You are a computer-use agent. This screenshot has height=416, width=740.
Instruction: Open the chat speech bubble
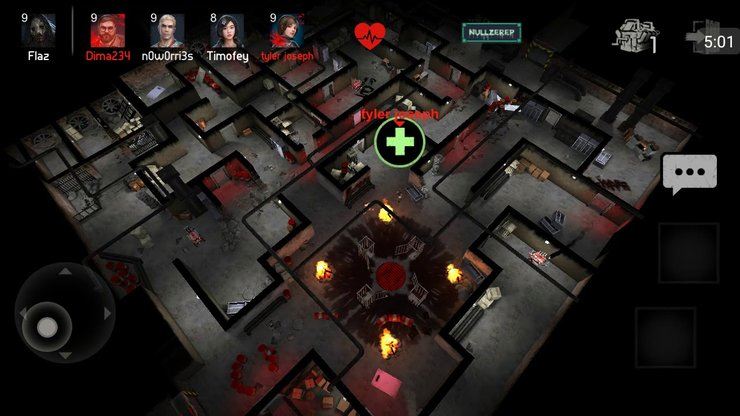click(689, 175)
